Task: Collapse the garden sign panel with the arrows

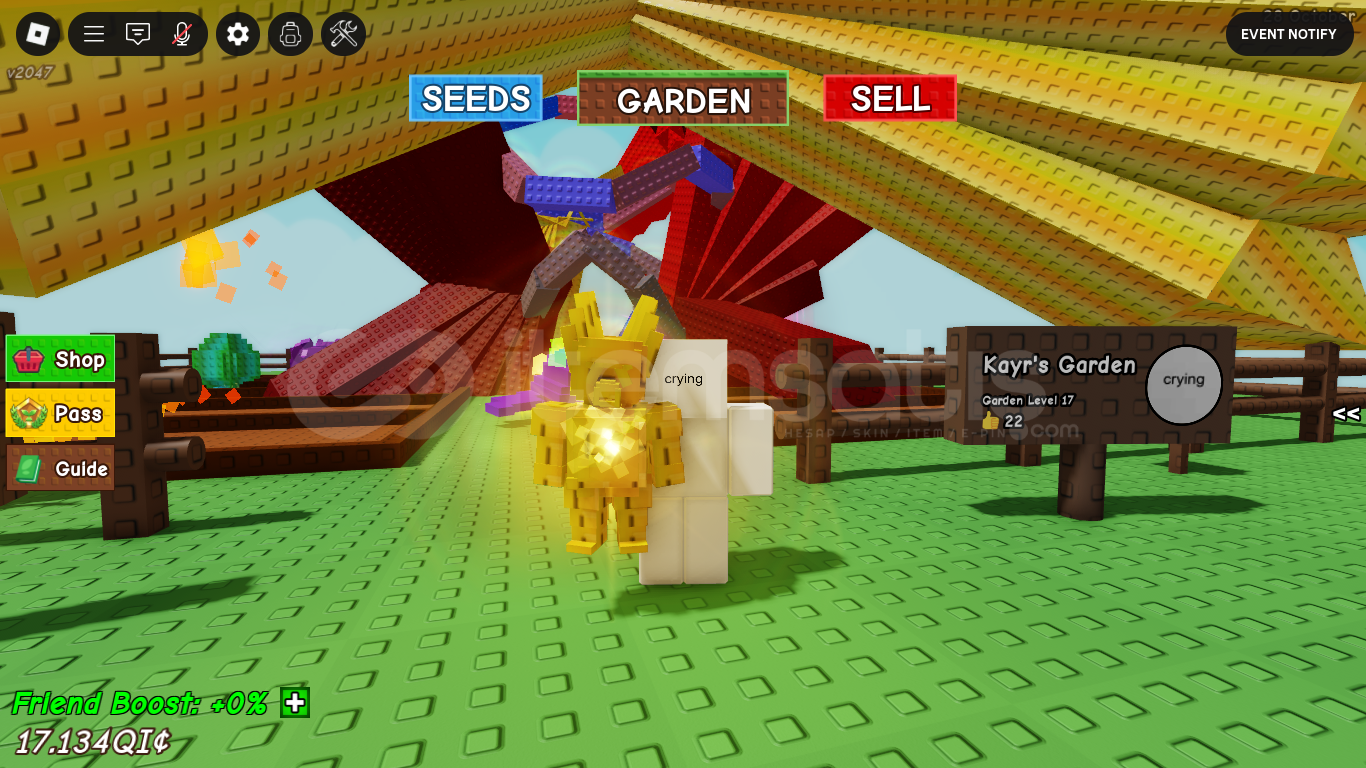Action: coord(1347,413)
